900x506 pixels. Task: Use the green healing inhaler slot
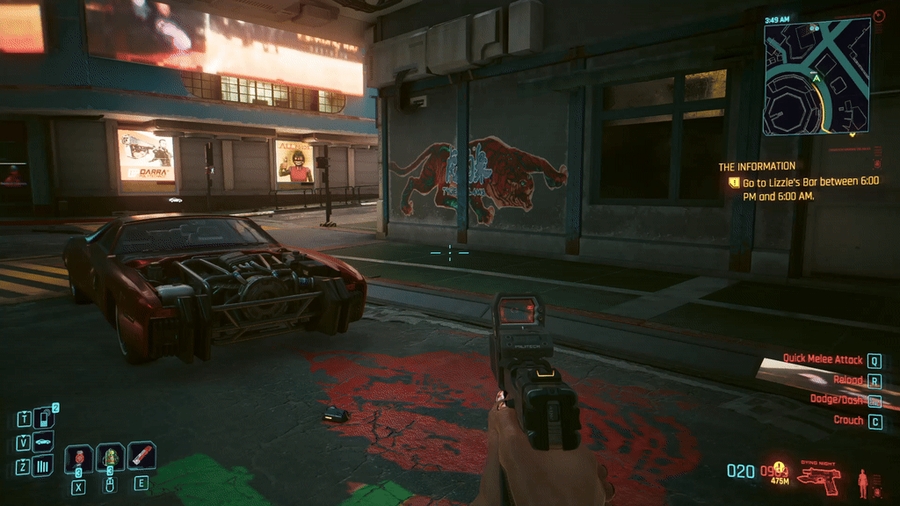click(x=110, y=458)
